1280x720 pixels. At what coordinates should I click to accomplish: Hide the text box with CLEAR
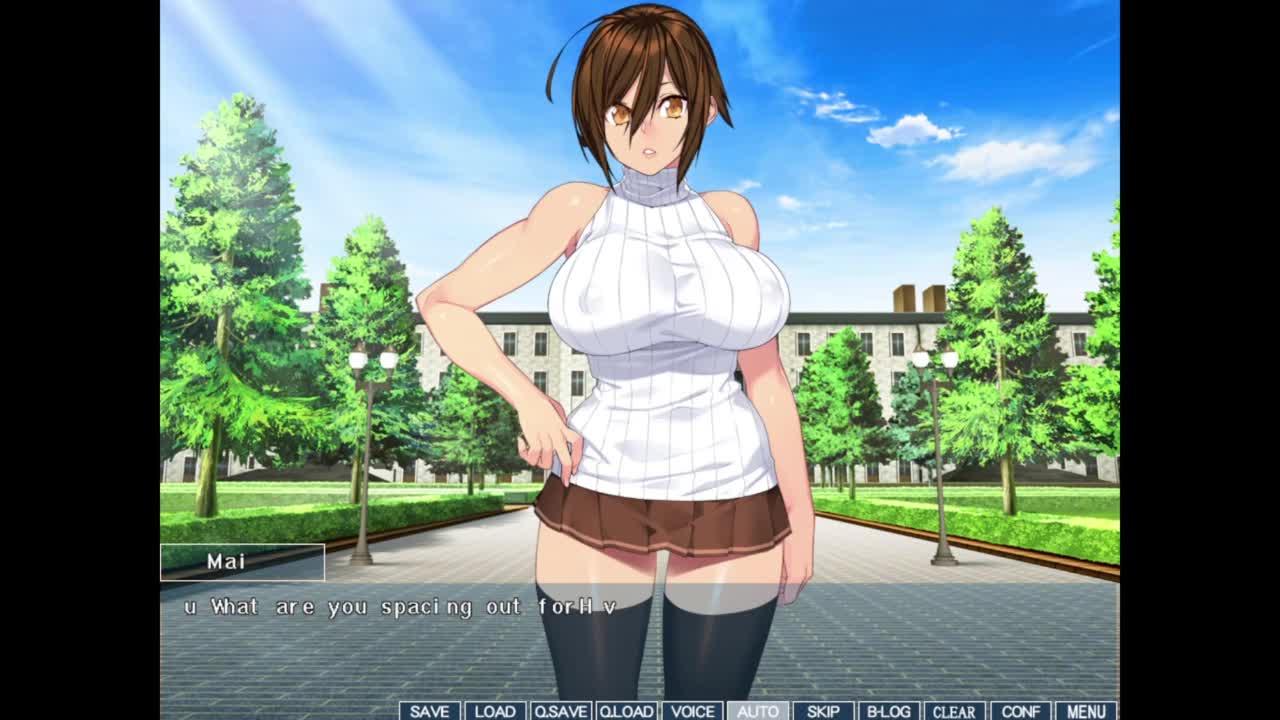[954, 711]
